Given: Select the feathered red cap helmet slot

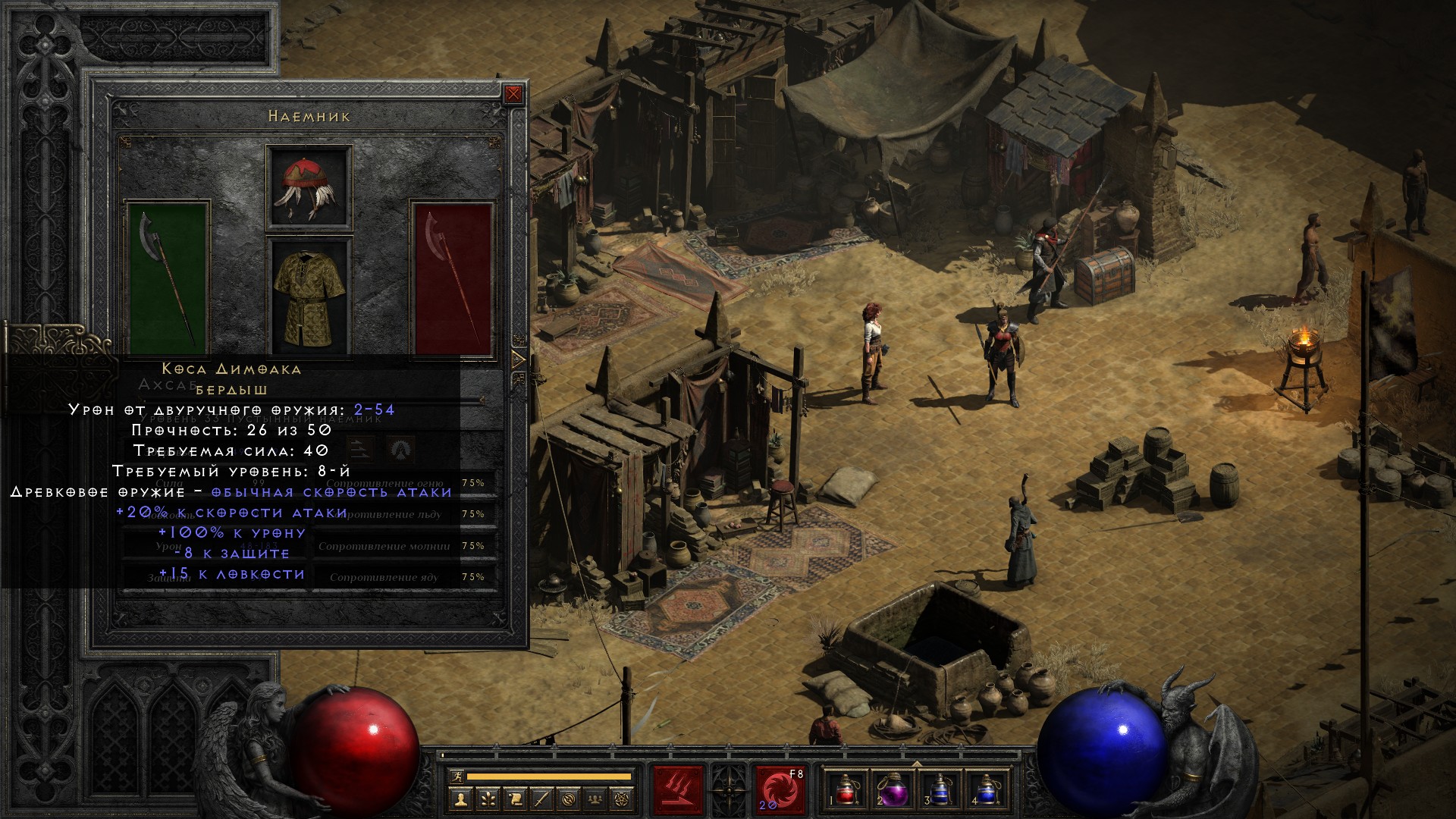Looking at the screenshot, I should click(x=309, y=187).
